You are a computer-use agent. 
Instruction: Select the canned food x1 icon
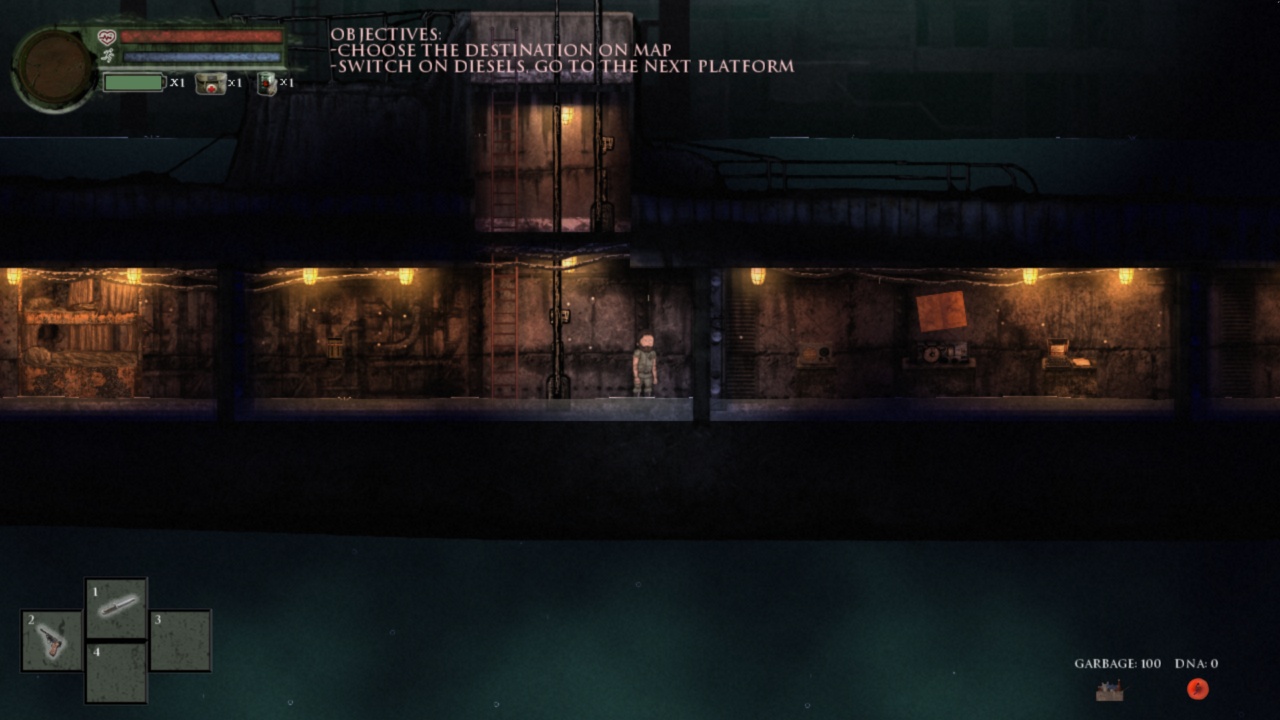click(267, 84)
